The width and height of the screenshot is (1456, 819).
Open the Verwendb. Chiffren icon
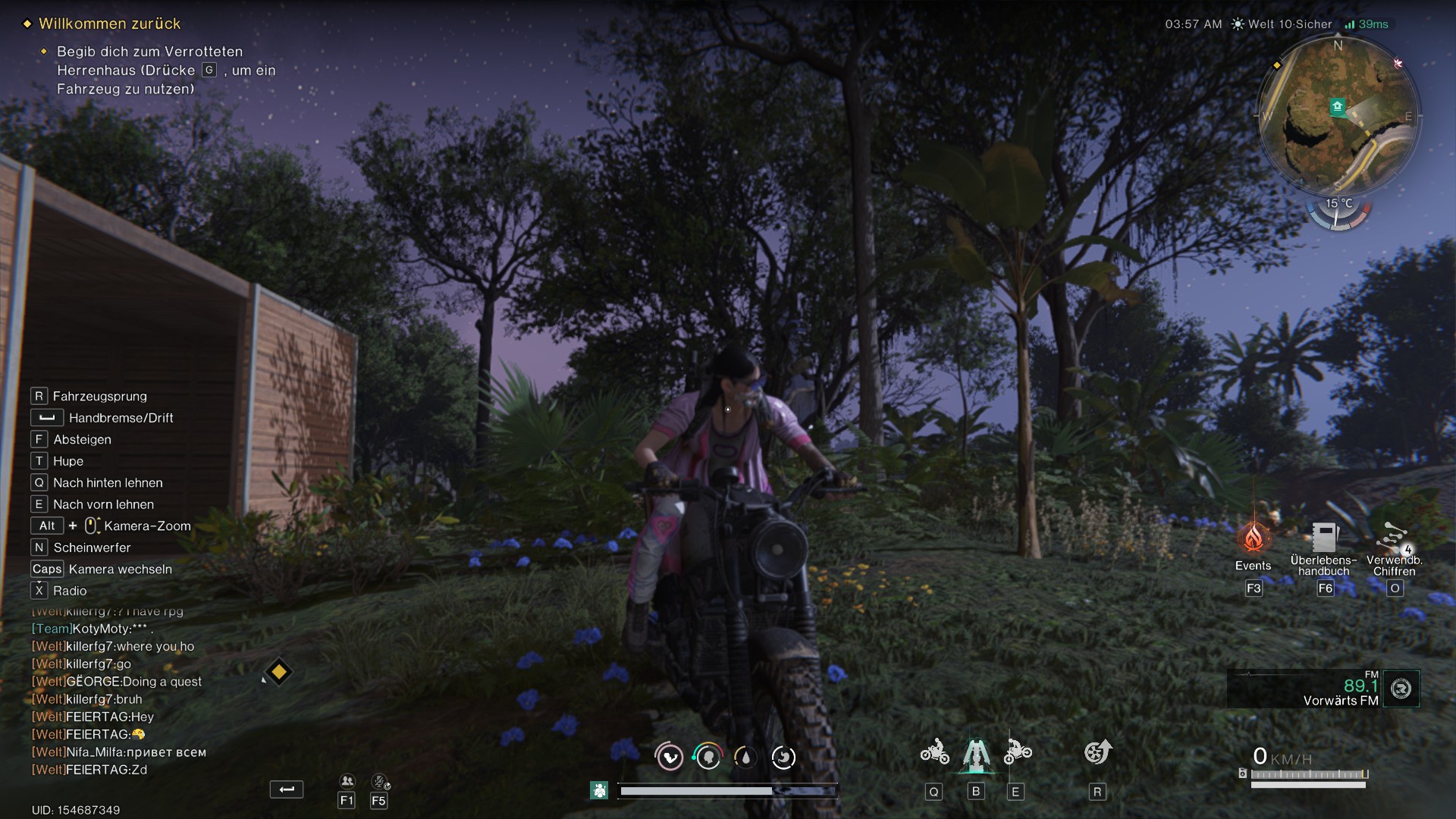click(1394, 538)
